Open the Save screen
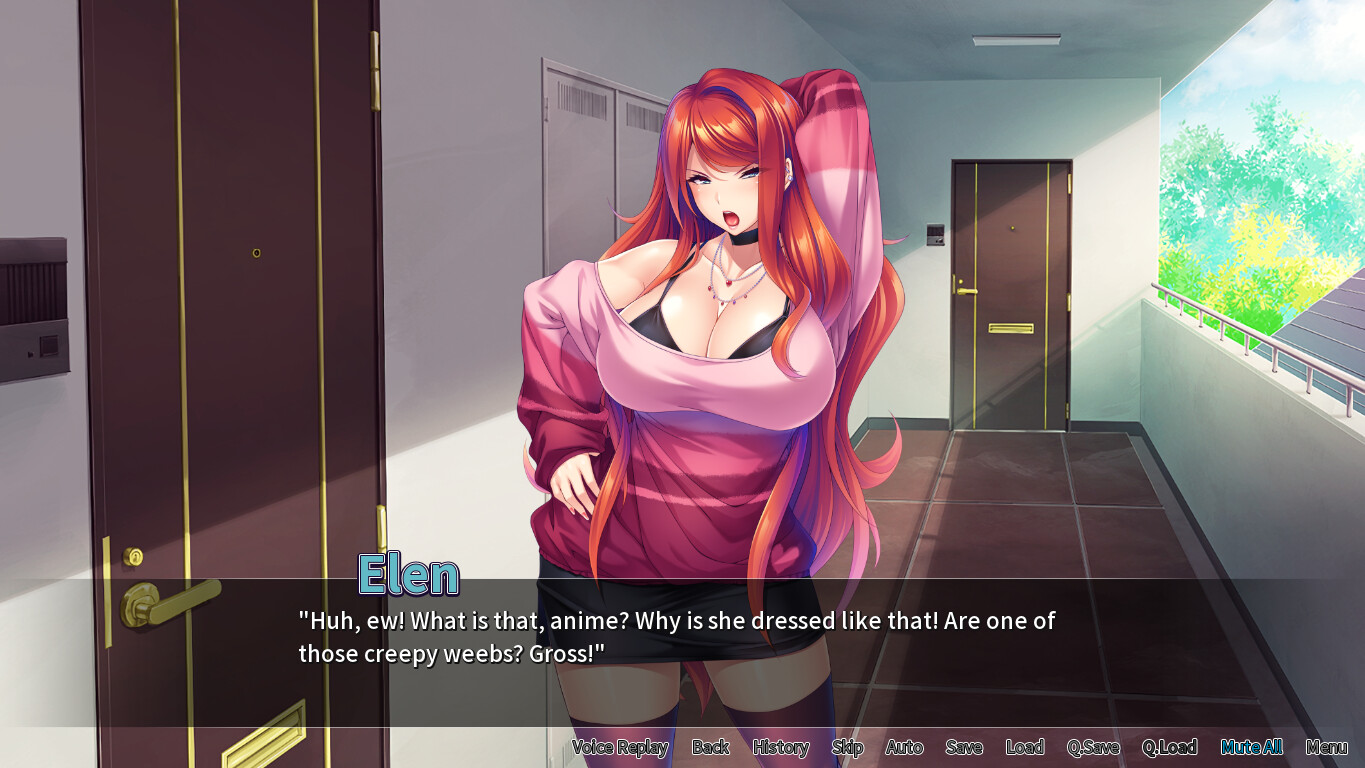Image resolution: width=1365 pixels, height=768 pixels. point(963,747)
